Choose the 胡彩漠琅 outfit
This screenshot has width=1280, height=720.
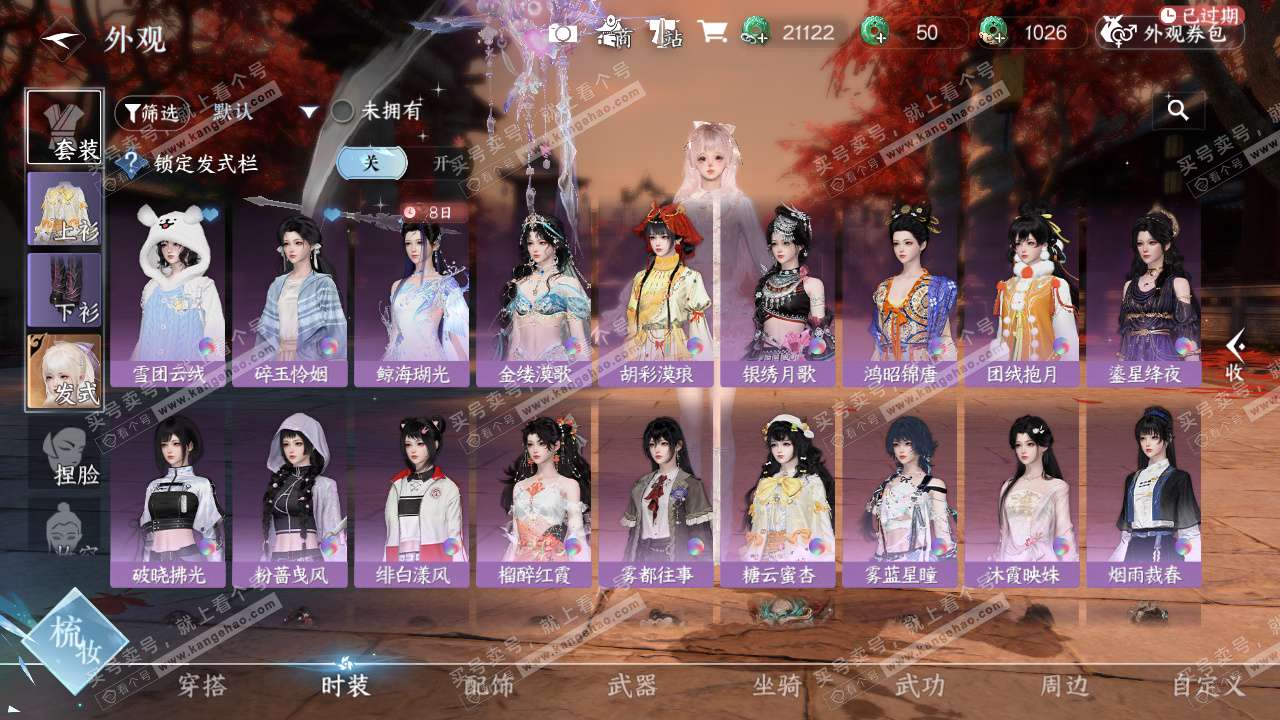[656, 290]
